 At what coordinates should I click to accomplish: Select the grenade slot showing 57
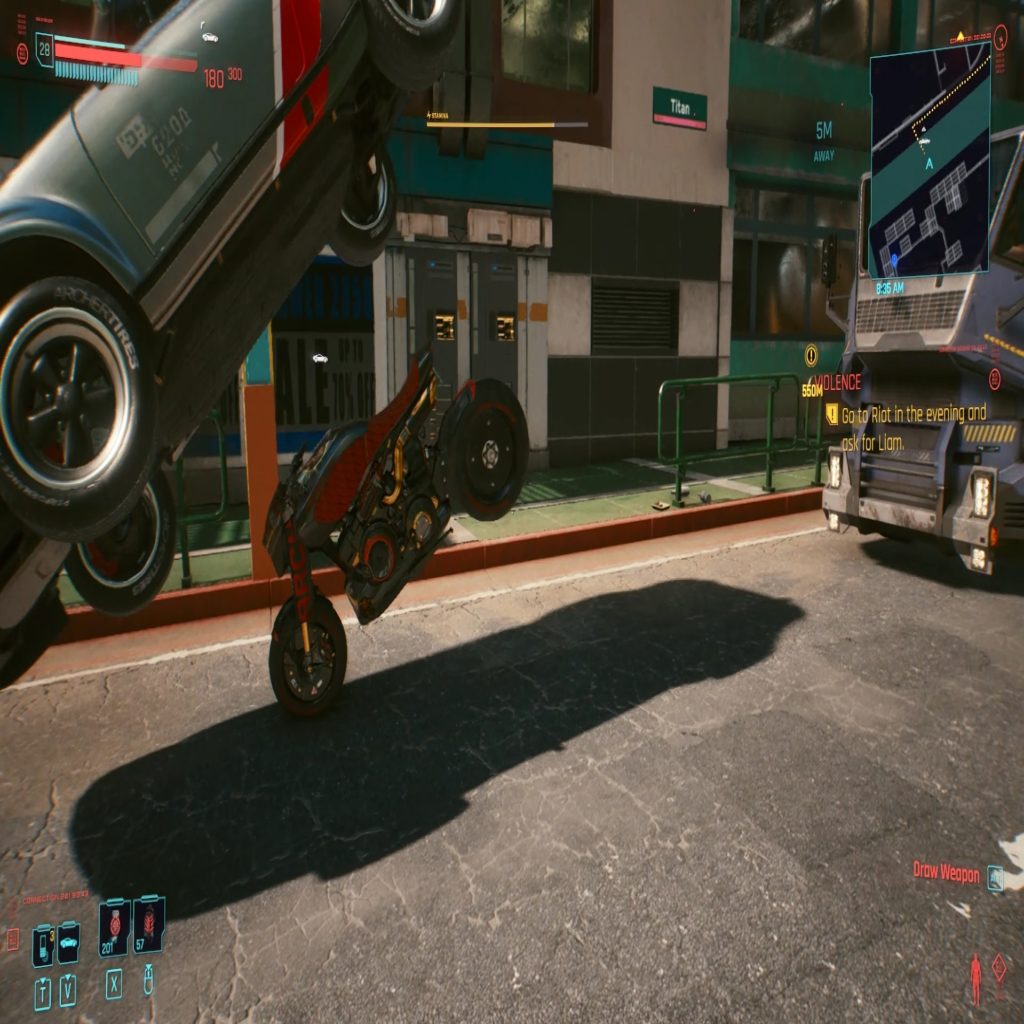(149, 925)
